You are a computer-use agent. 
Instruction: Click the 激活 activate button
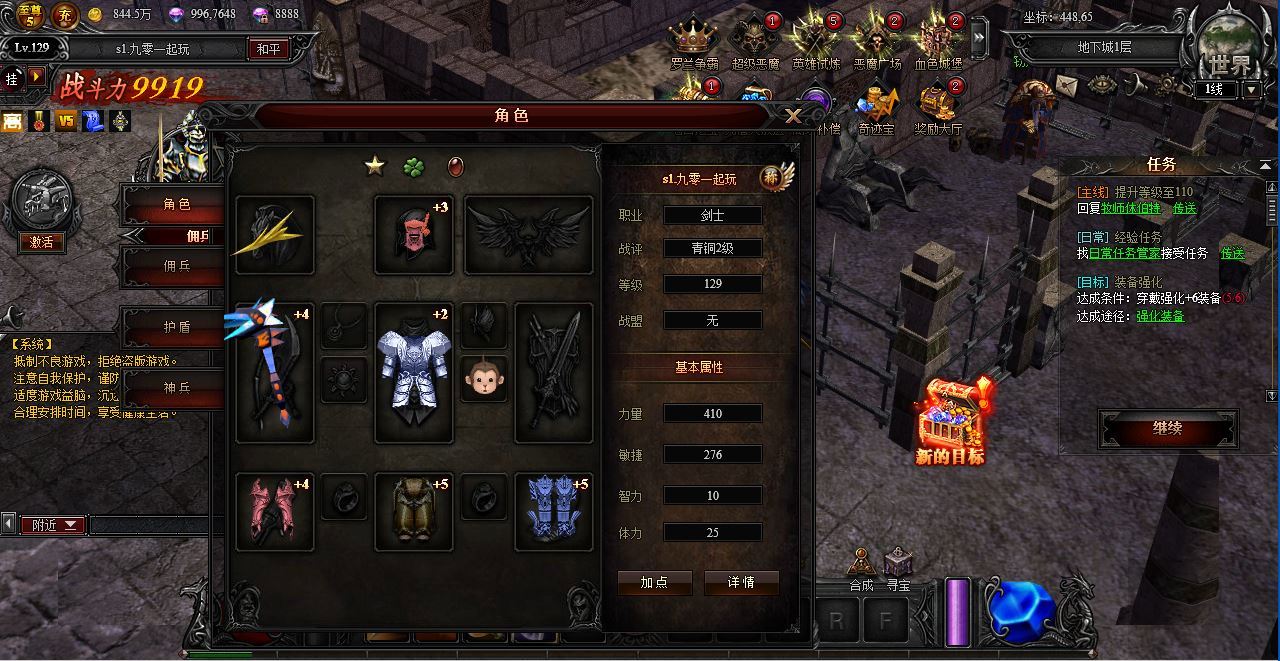(41, 242)
